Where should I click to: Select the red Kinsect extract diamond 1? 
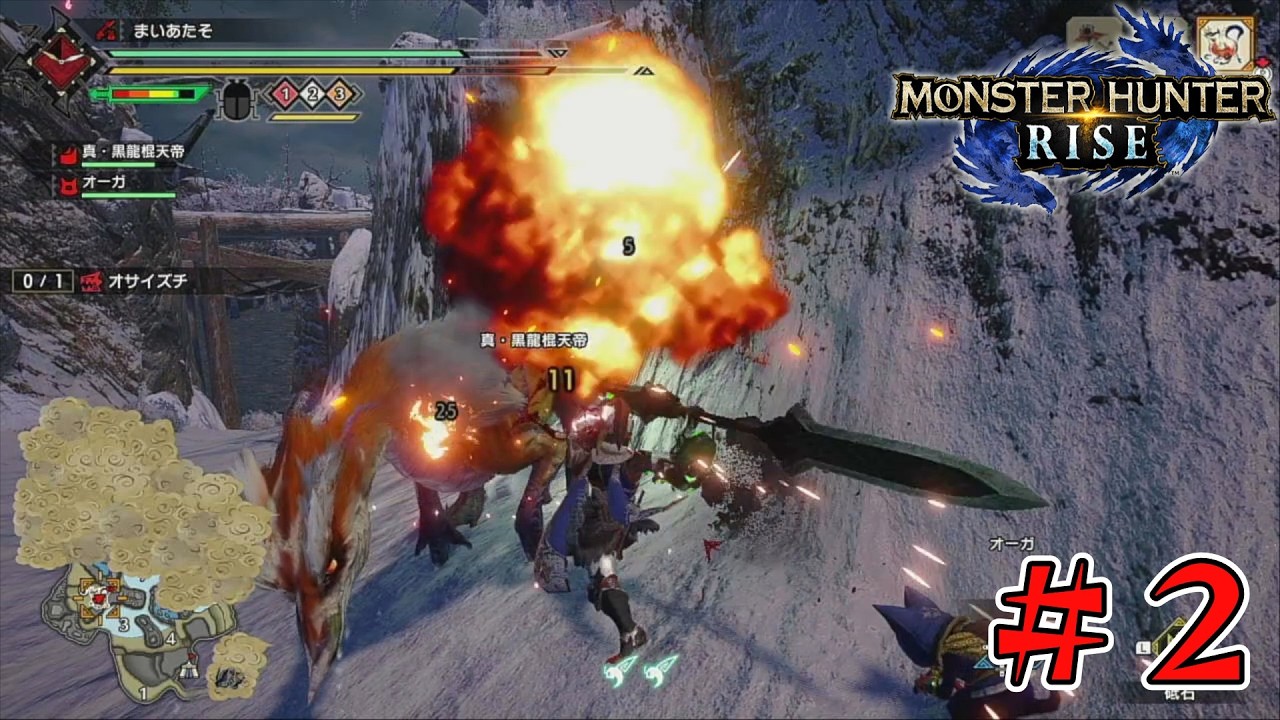tap(284, 94)
